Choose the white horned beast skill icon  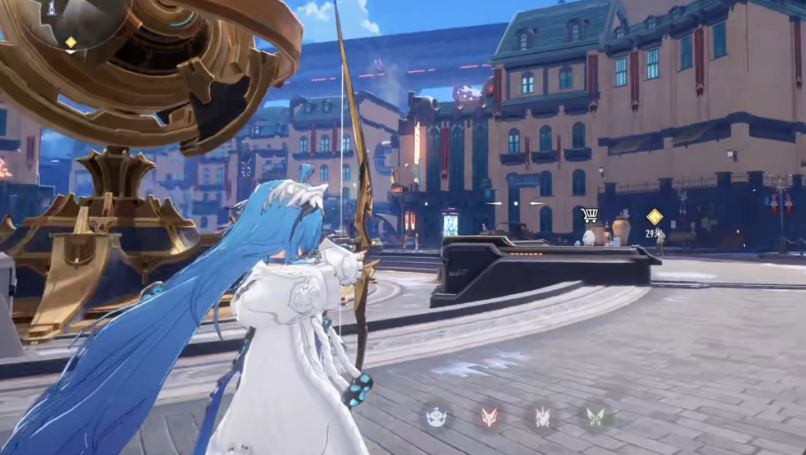click(x=542, y=416)
